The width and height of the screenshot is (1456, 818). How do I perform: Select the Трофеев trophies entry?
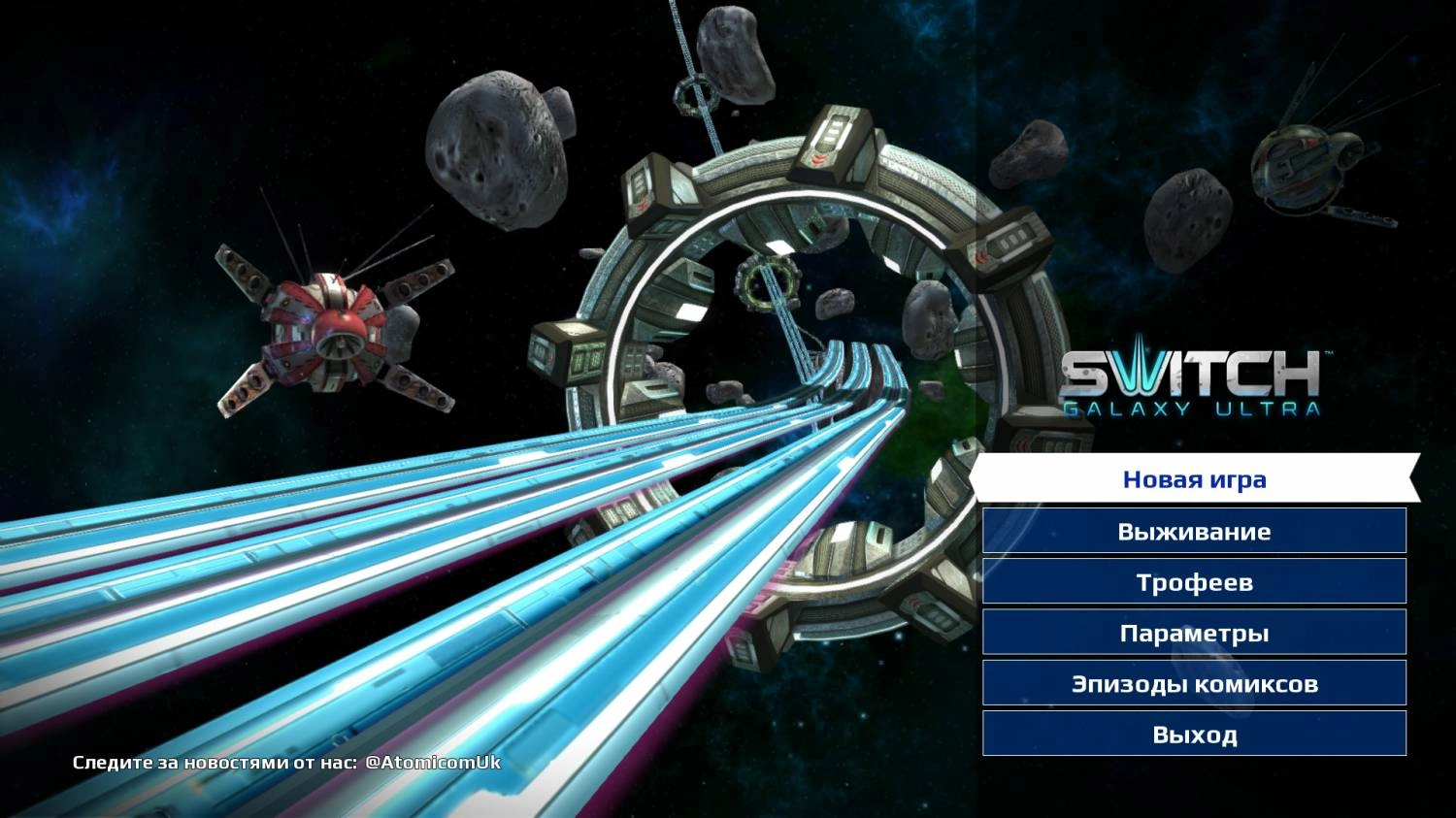pos(1194,582)
